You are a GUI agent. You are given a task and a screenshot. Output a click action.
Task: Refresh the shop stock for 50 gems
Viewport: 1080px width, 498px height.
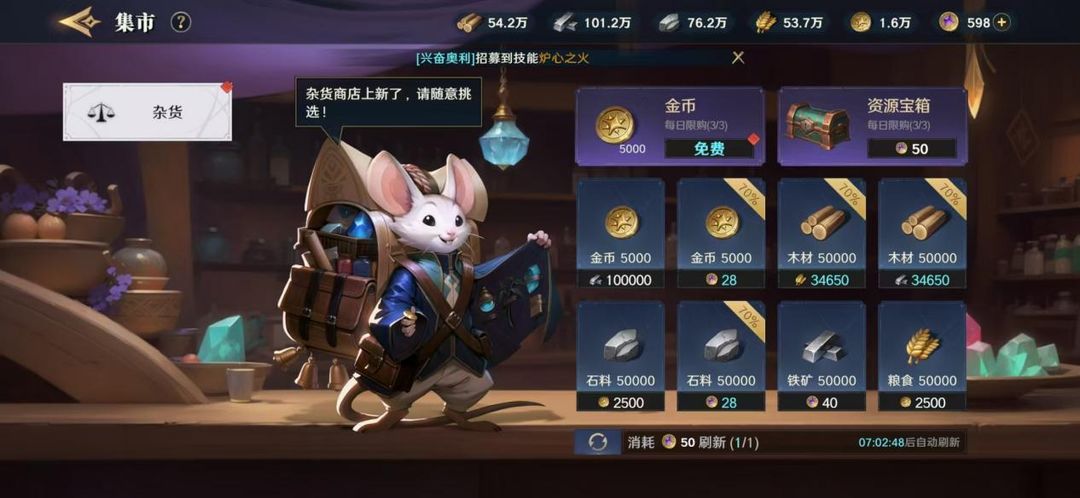[x=598, y=442]
